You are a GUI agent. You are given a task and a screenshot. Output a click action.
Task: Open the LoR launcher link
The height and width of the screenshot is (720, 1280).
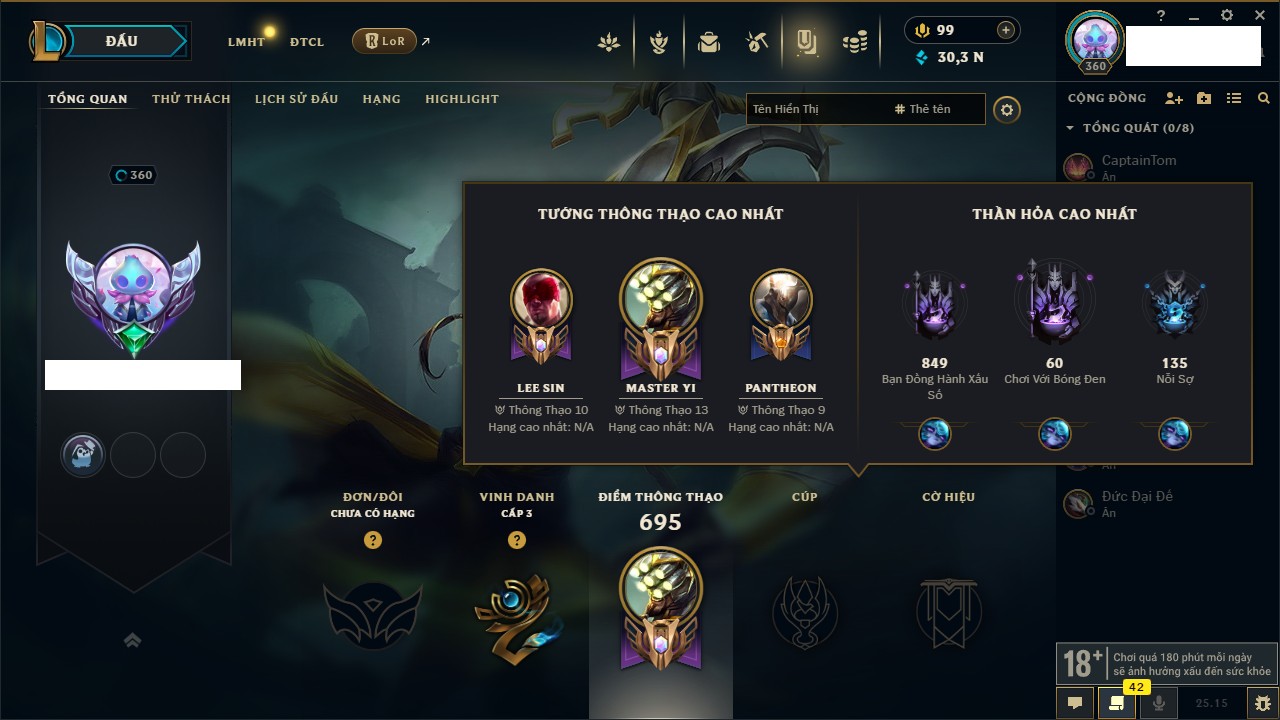point(385,41)
